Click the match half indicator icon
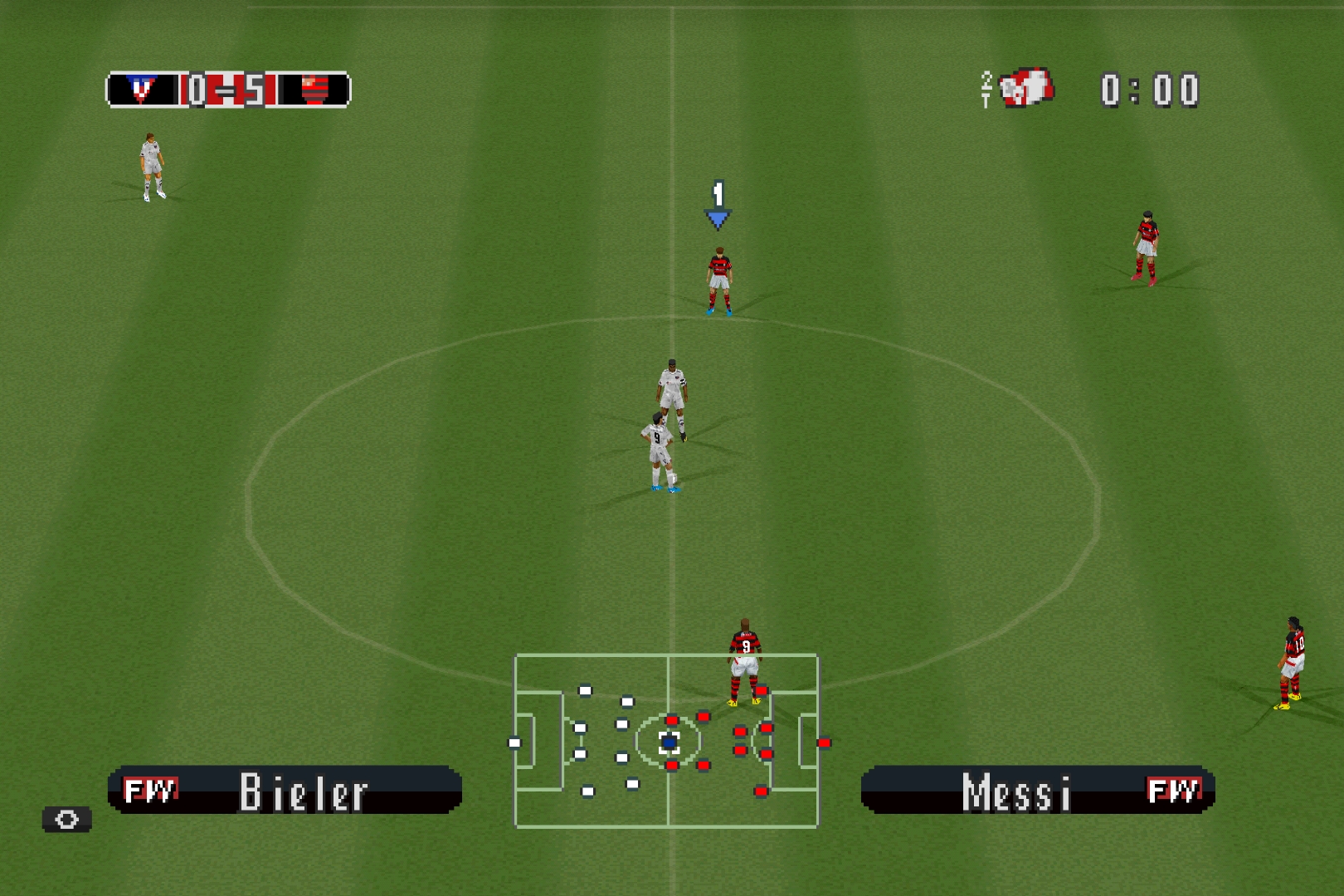 click(1020, 89)
